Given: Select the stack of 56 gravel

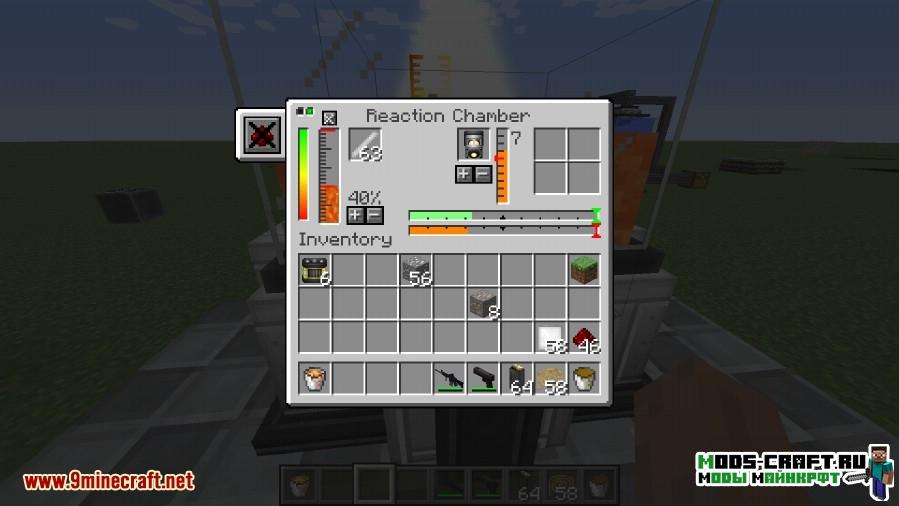Looking at the screenshot, I should [x=416, y=270].
